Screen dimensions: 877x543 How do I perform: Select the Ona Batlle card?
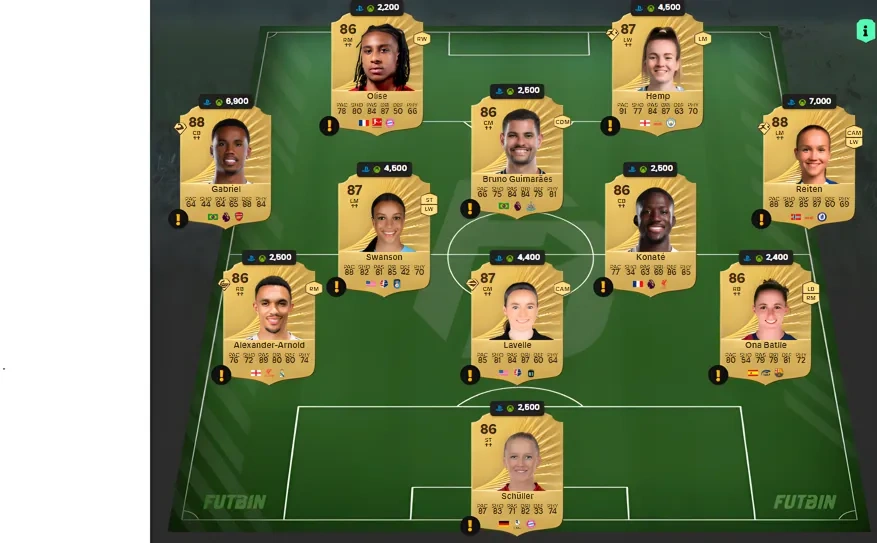coord(765,318)
